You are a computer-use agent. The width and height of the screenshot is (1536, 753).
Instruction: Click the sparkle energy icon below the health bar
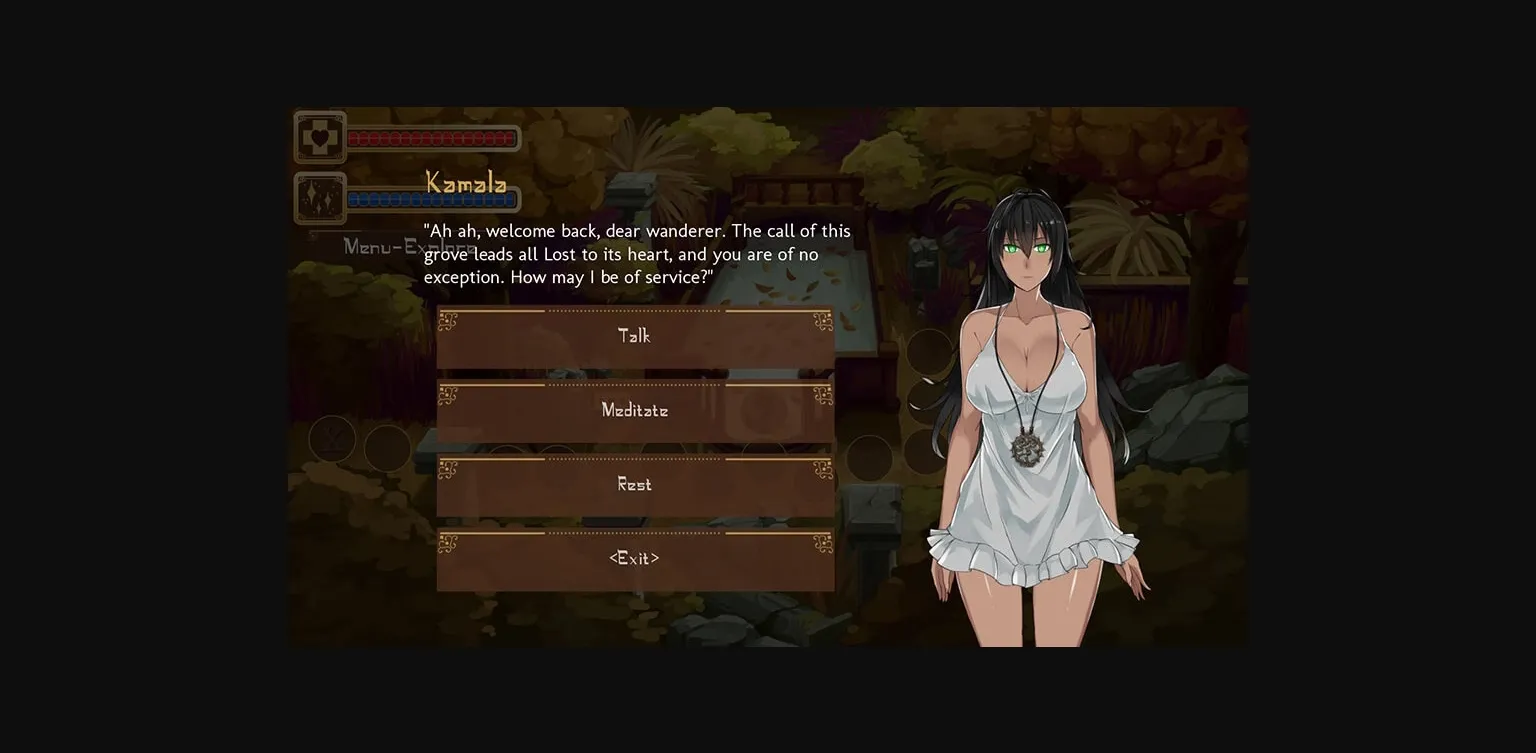point(319,197)
